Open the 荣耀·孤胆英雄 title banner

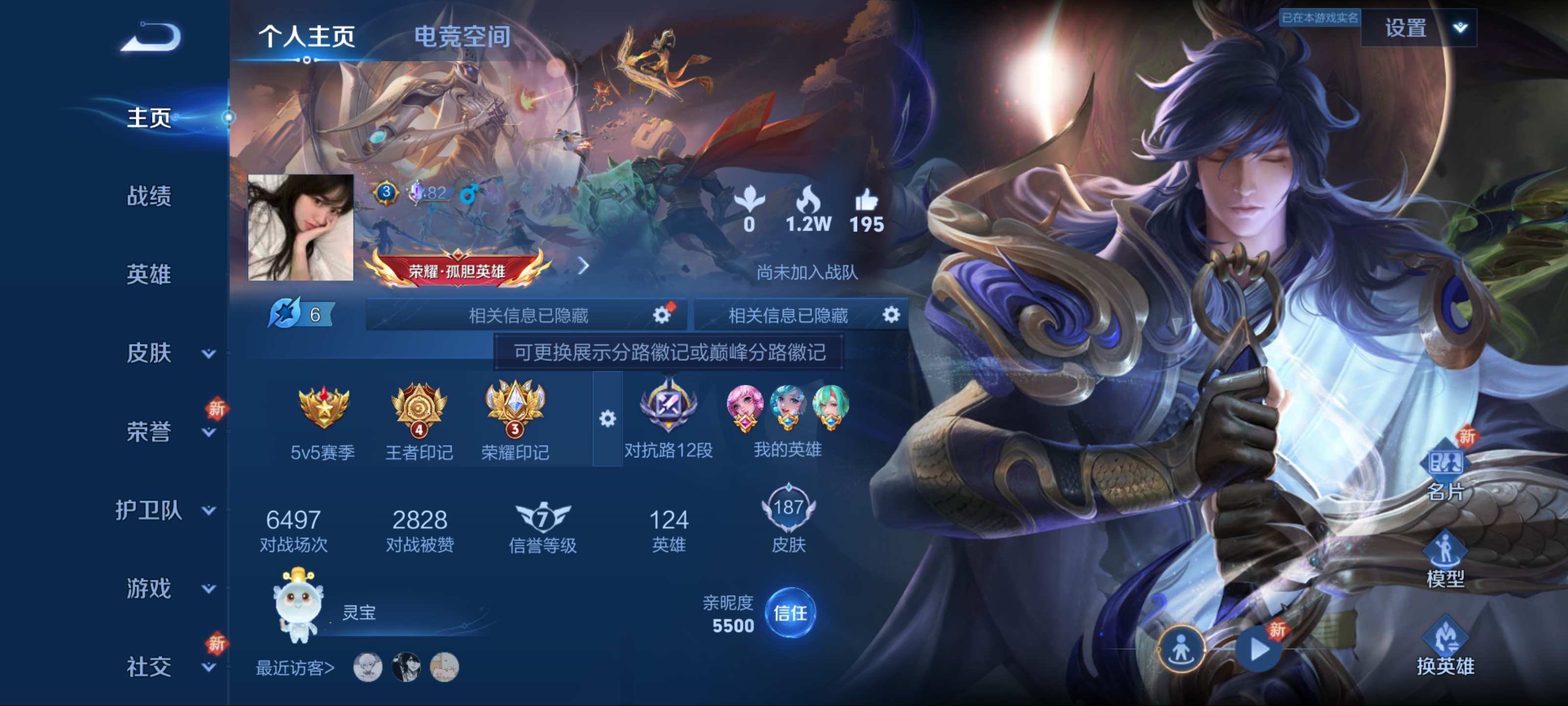tap(457, 271)
